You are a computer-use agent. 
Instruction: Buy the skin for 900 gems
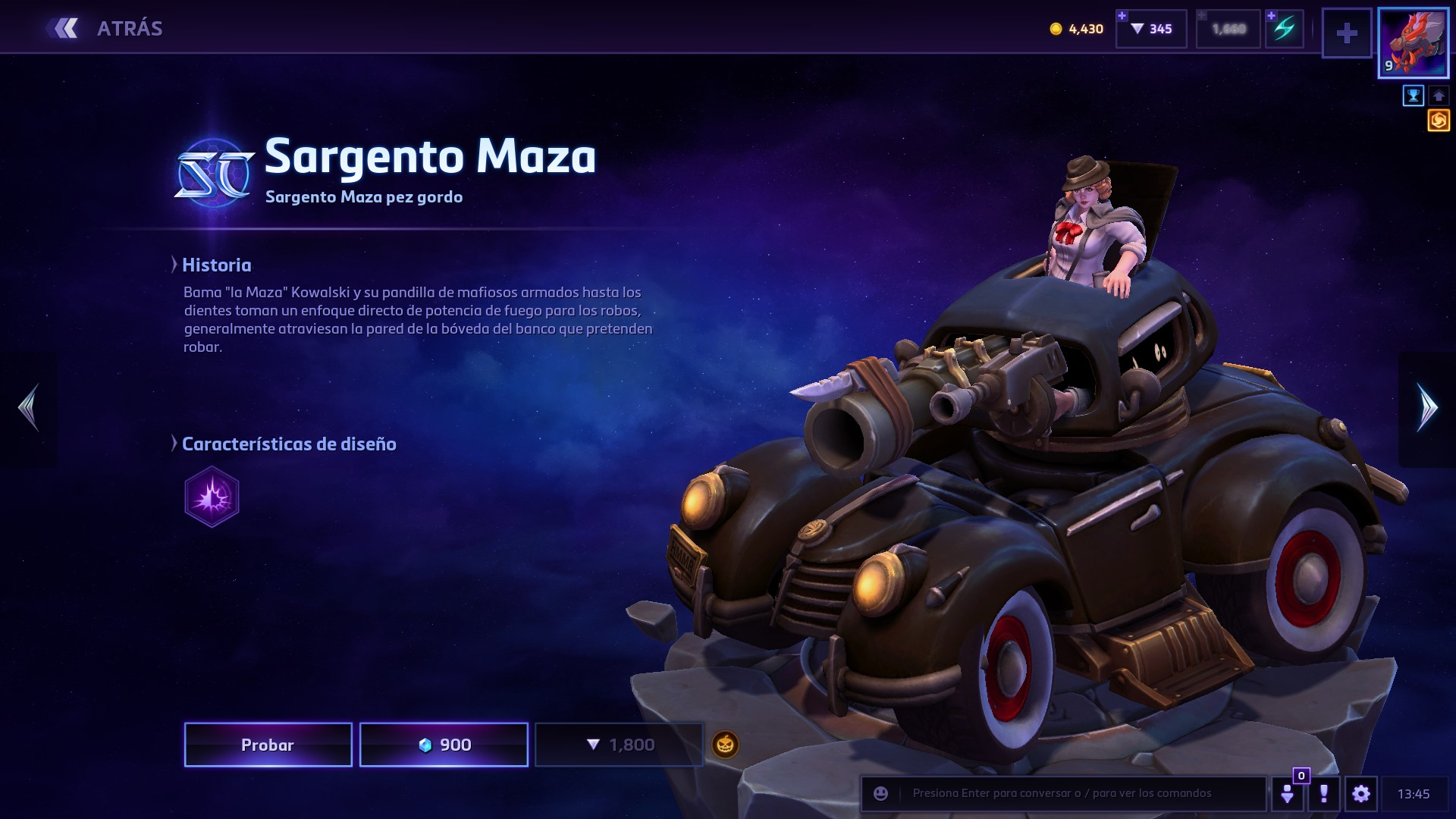(x=444, y=745)
